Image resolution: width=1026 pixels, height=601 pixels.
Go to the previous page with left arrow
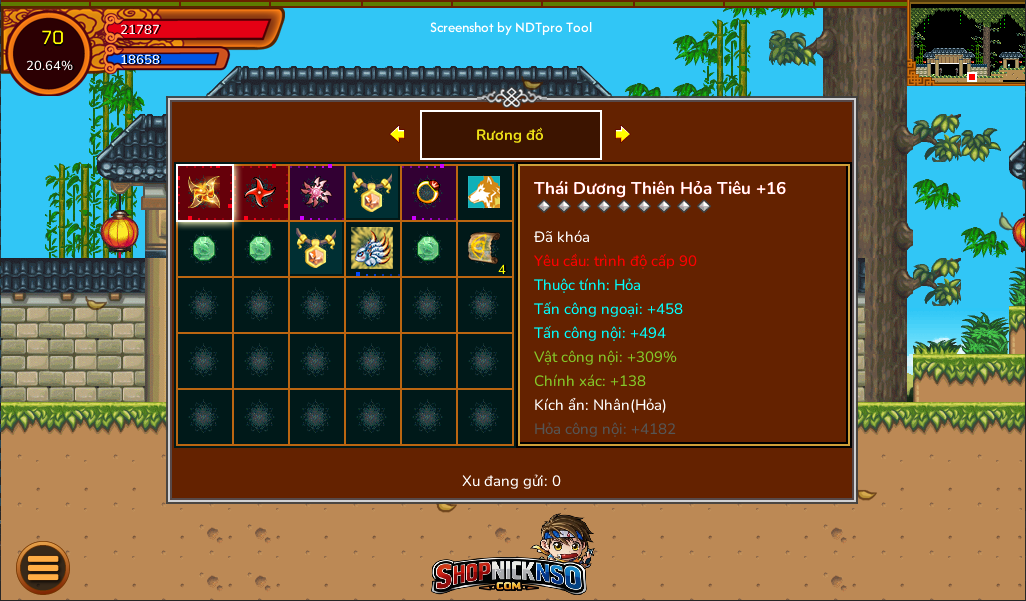click(x=398, y=134)
